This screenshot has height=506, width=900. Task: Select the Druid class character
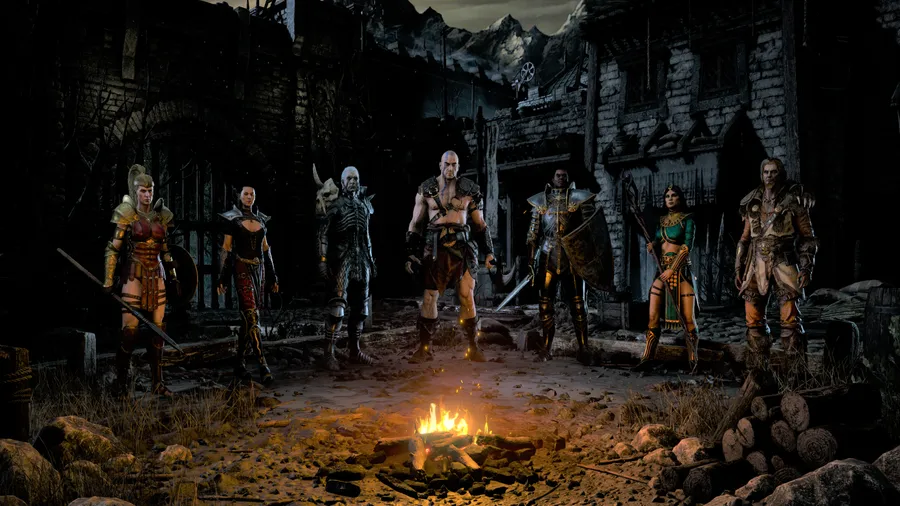pyautogui.click(x=772, y=255)
